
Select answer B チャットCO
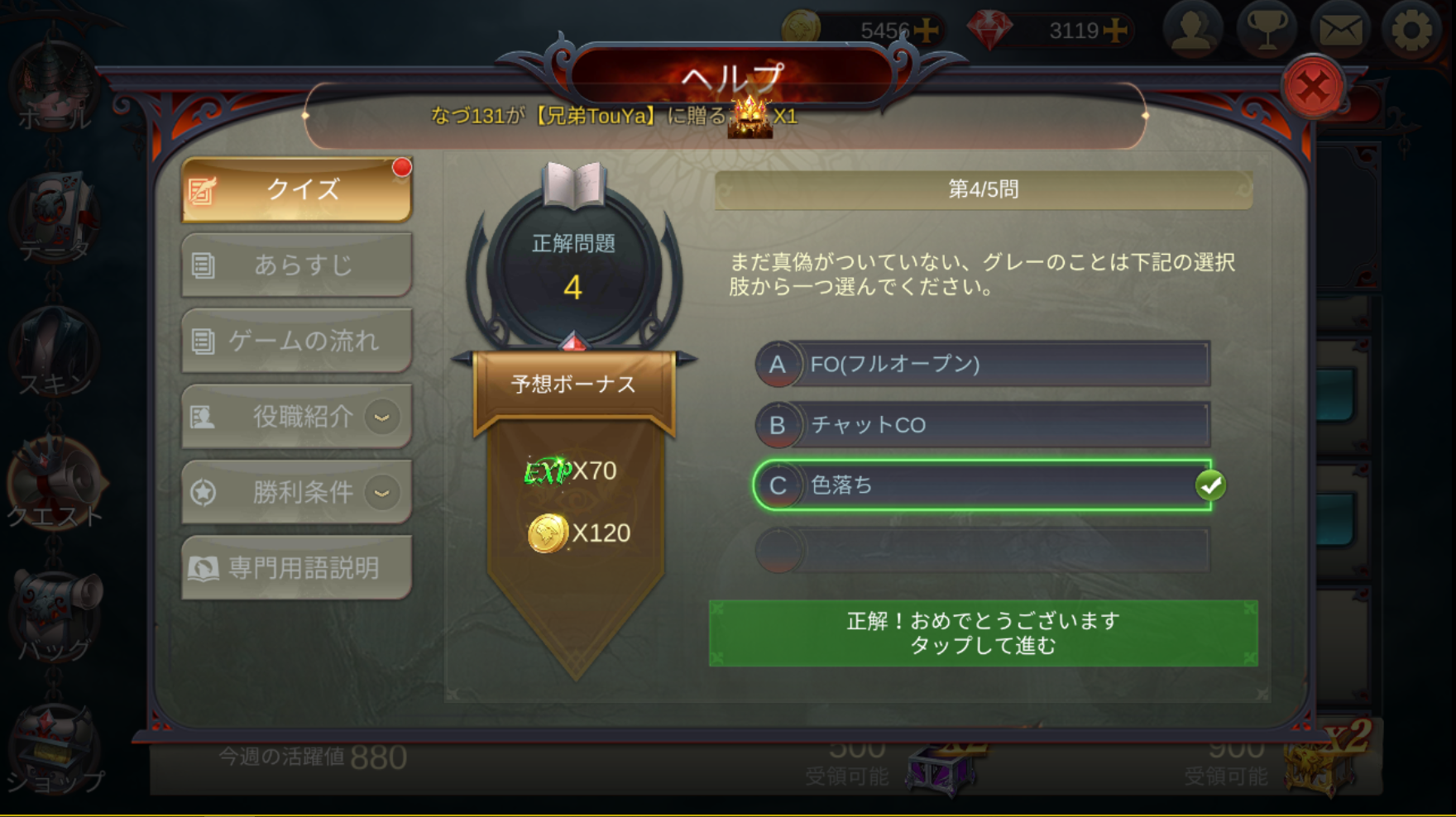pyautogui.click(x=983, y=425)
